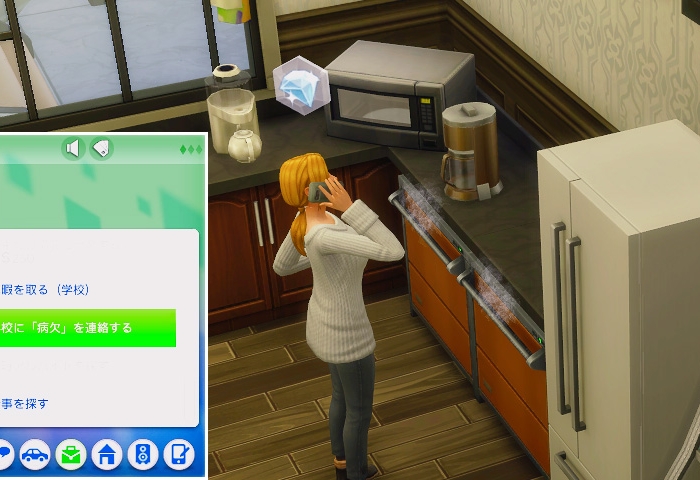
Task: Open the phone notepad tab
Action: [177, 455]
